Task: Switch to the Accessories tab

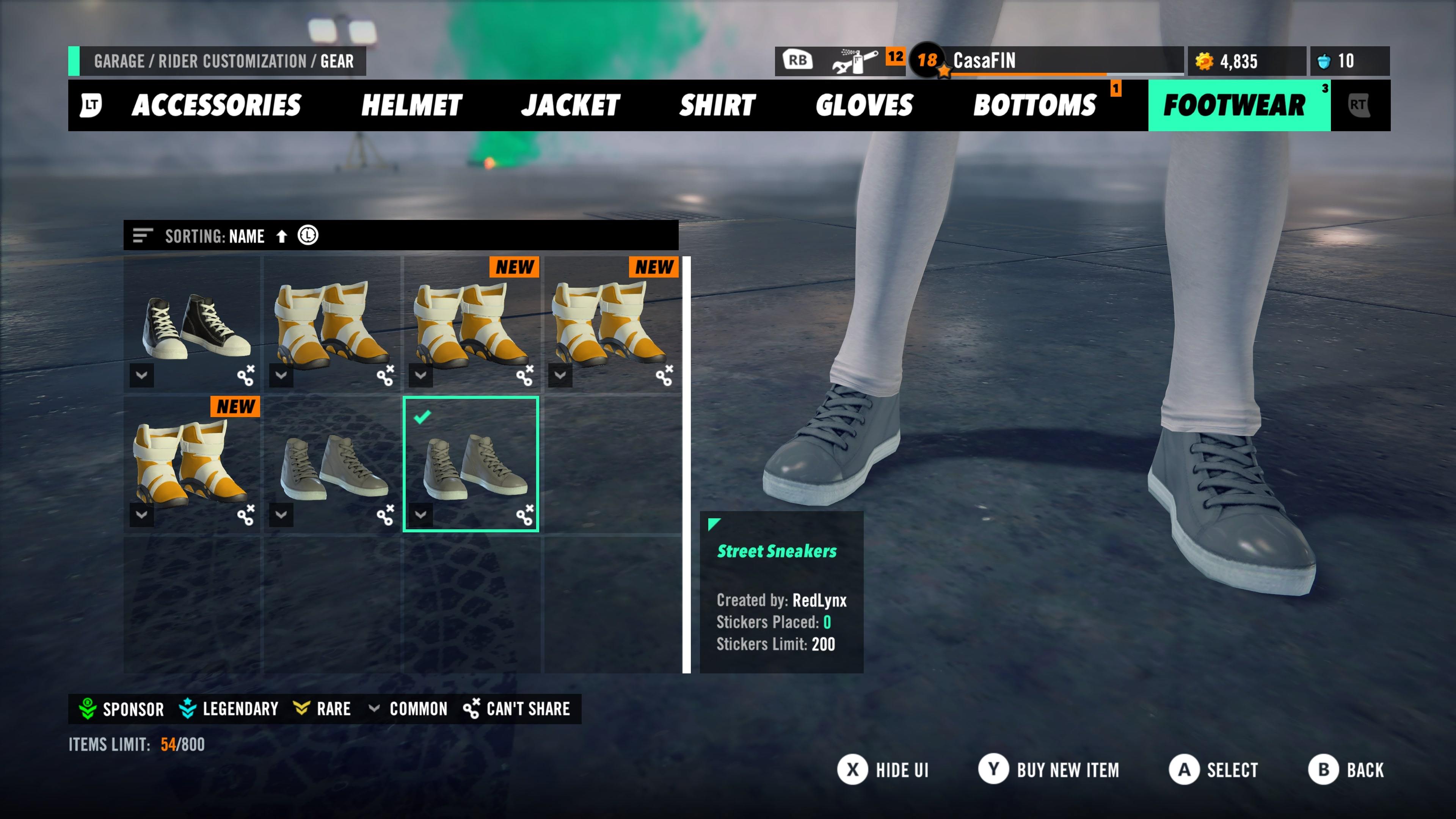Action: (216, 105)
